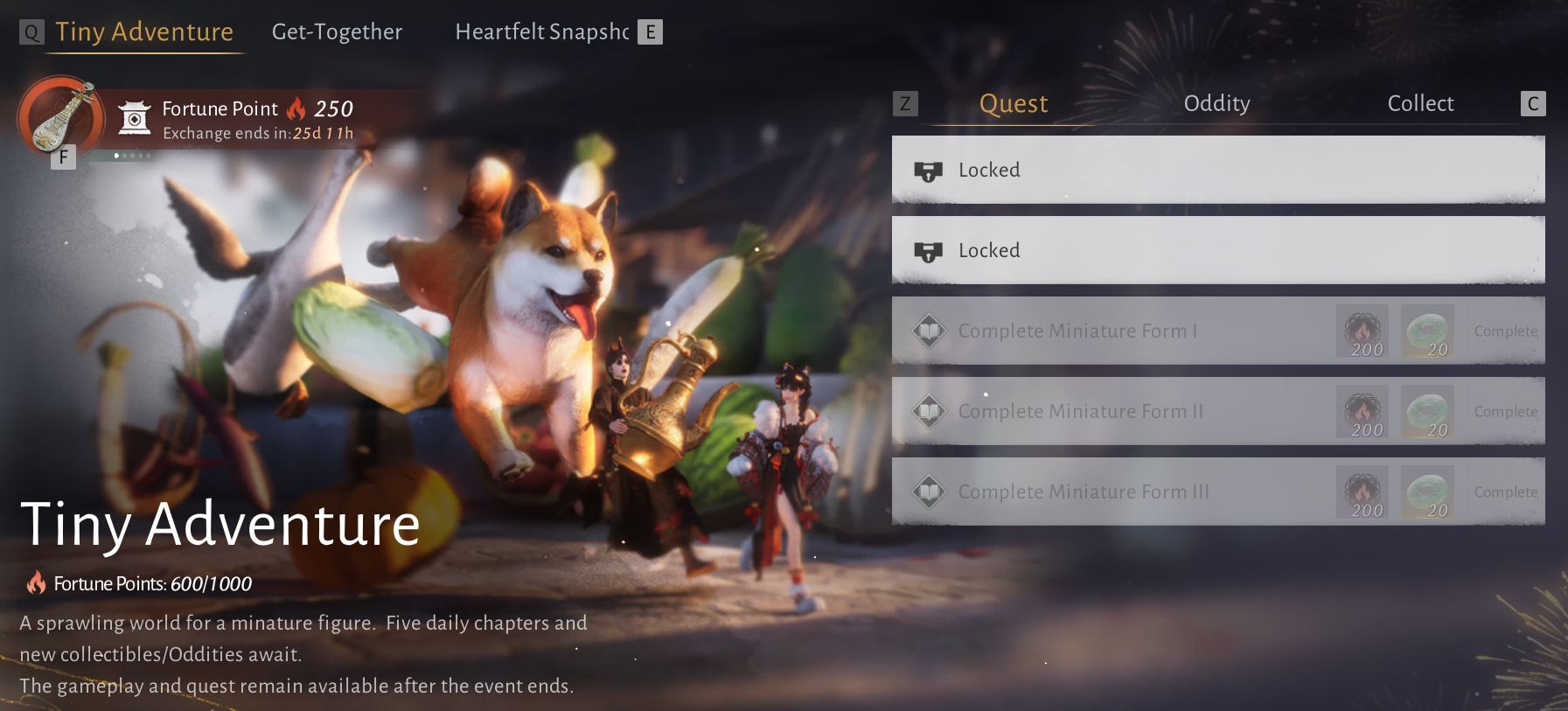Open the Fortune Point exchange lute icon

click(x=59, y=116)
